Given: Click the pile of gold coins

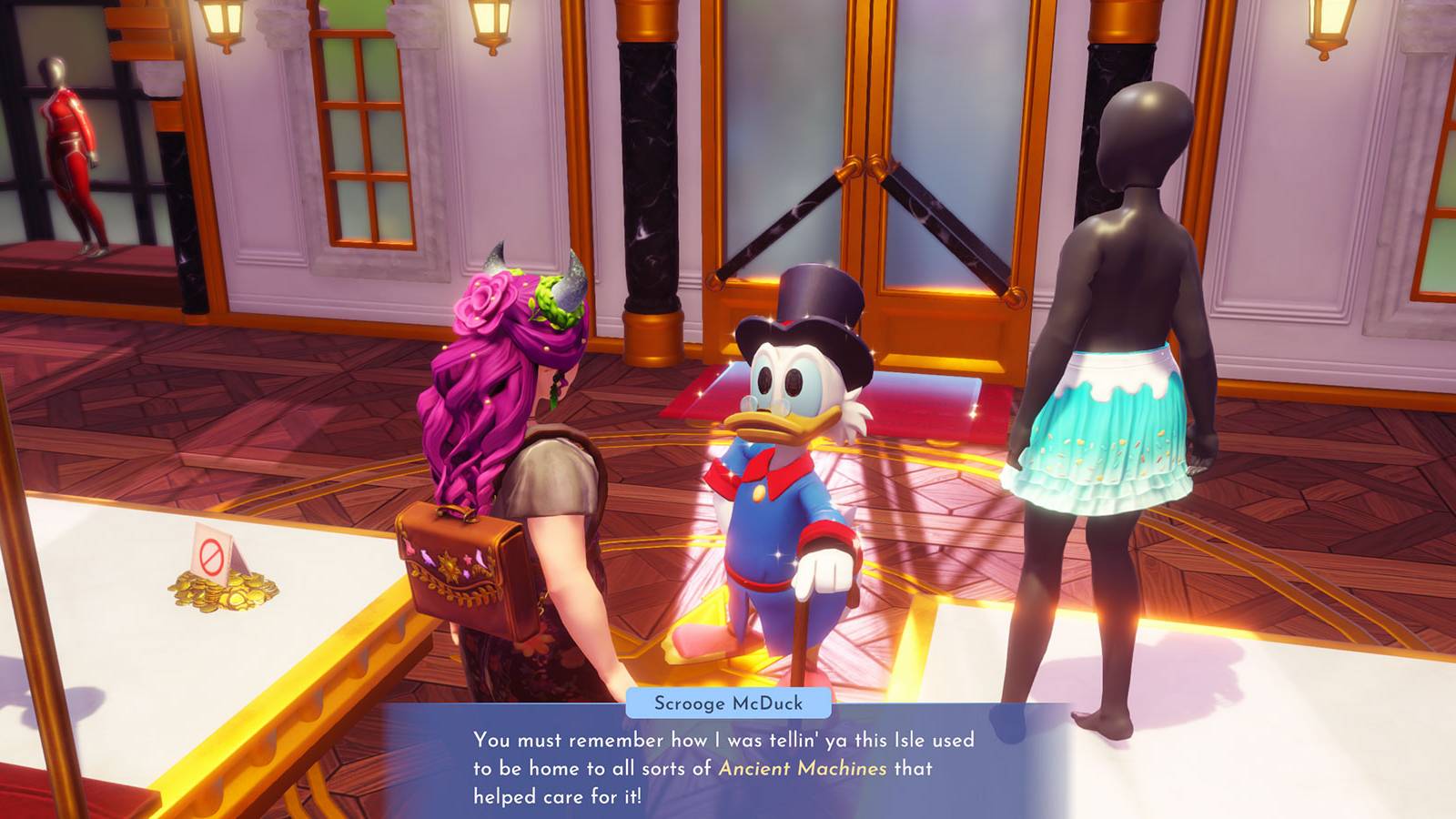Looking at the screenshot, I should [x=214, y=596].
